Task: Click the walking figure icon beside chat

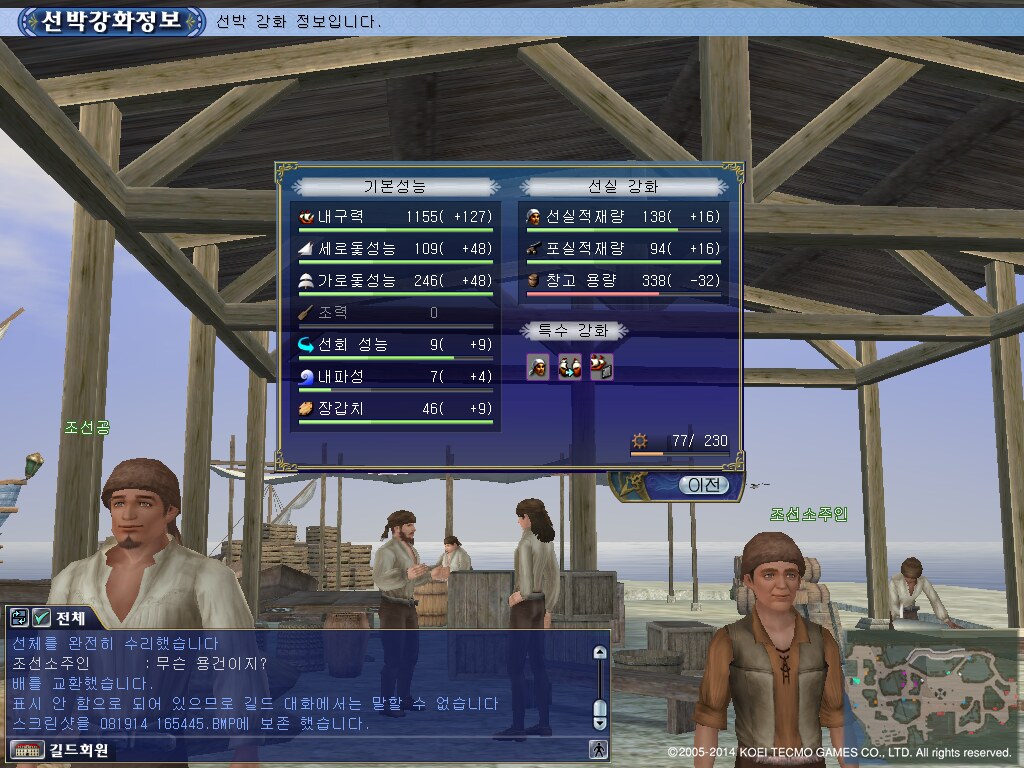Action: point(599,749)
